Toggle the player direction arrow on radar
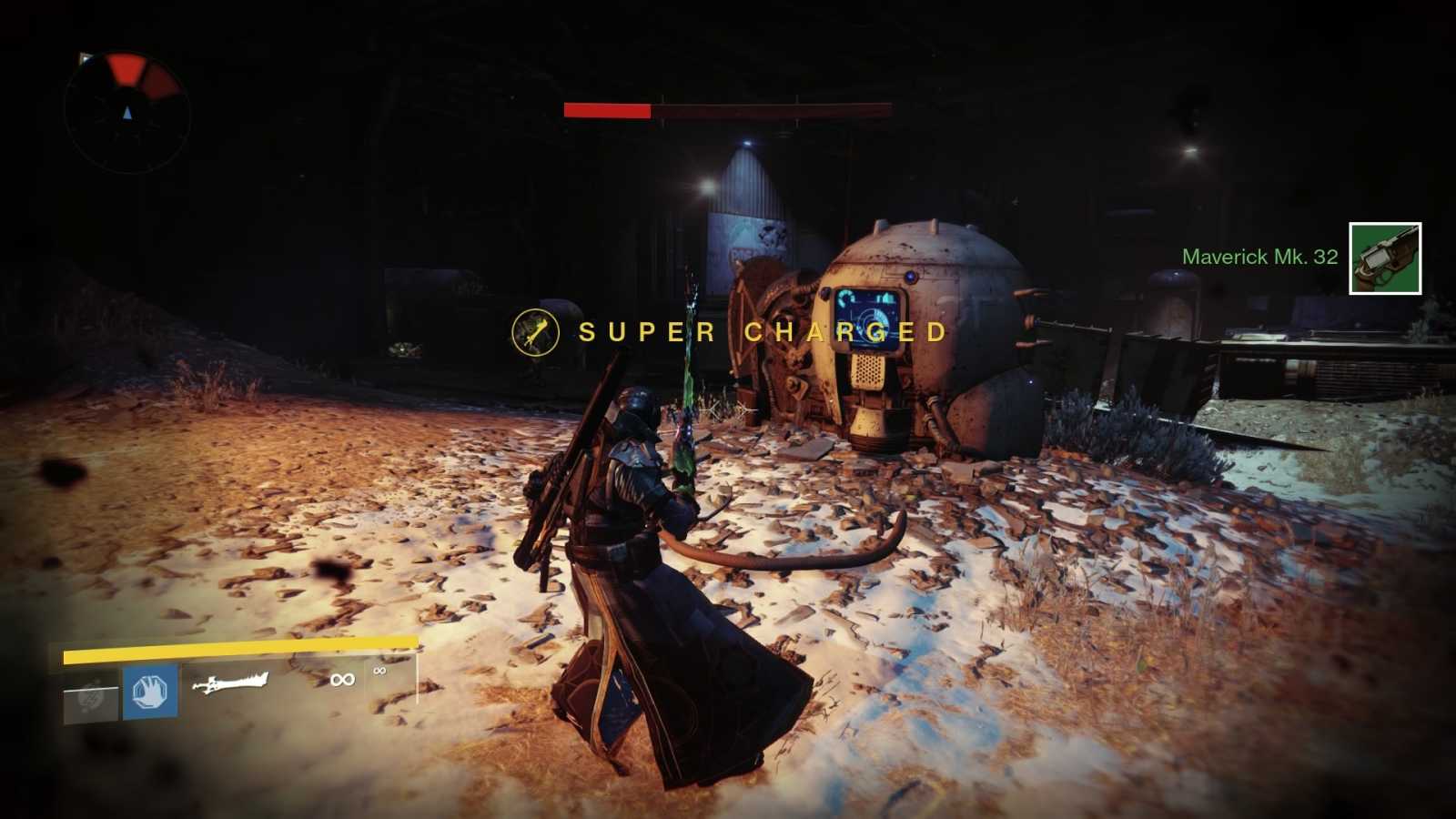The width and height of the screenshot is (1456, 819). [126, 115]
